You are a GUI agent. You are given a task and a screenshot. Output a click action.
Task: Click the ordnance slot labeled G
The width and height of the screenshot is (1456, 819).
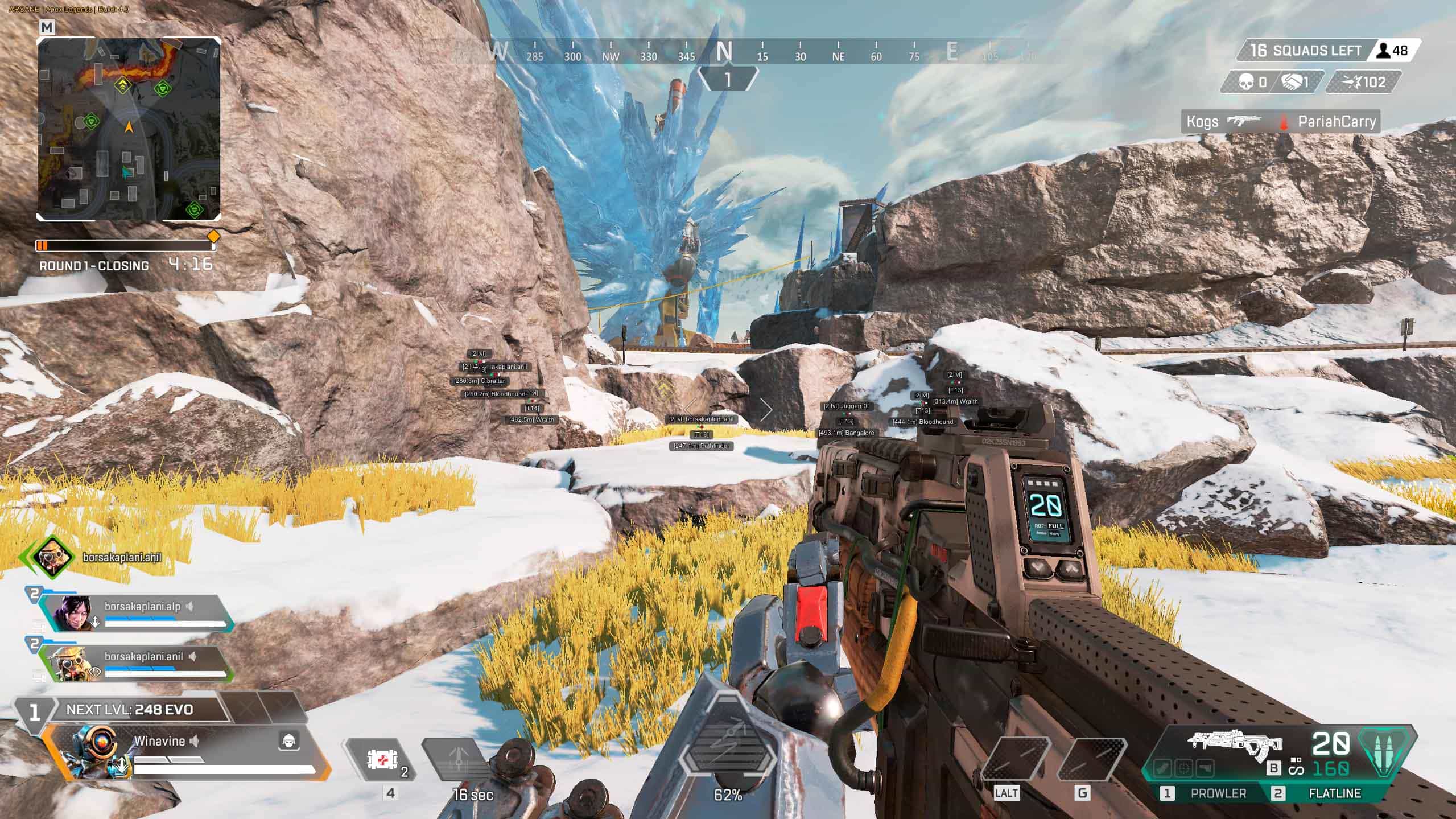pyautogui.click(x=1092, y=759)
